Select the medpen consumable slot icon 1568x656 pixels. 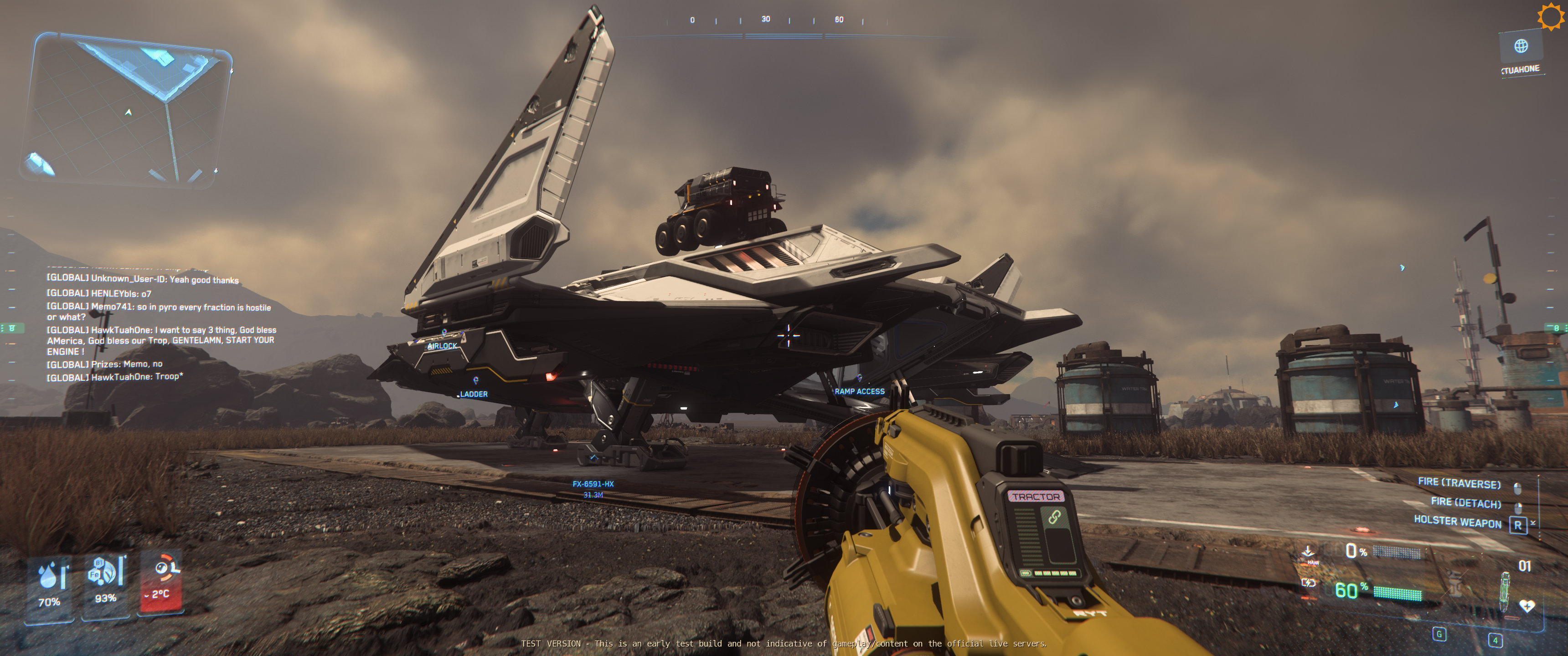pos(1505,591)
